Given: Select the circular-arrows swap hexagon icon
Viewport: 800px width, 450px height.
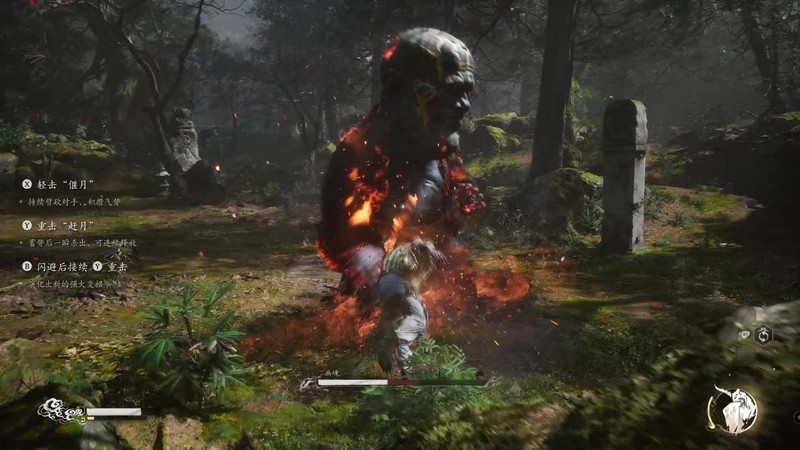Looking at the screenshot, I should pyautogui.click(x=764, y=335).
